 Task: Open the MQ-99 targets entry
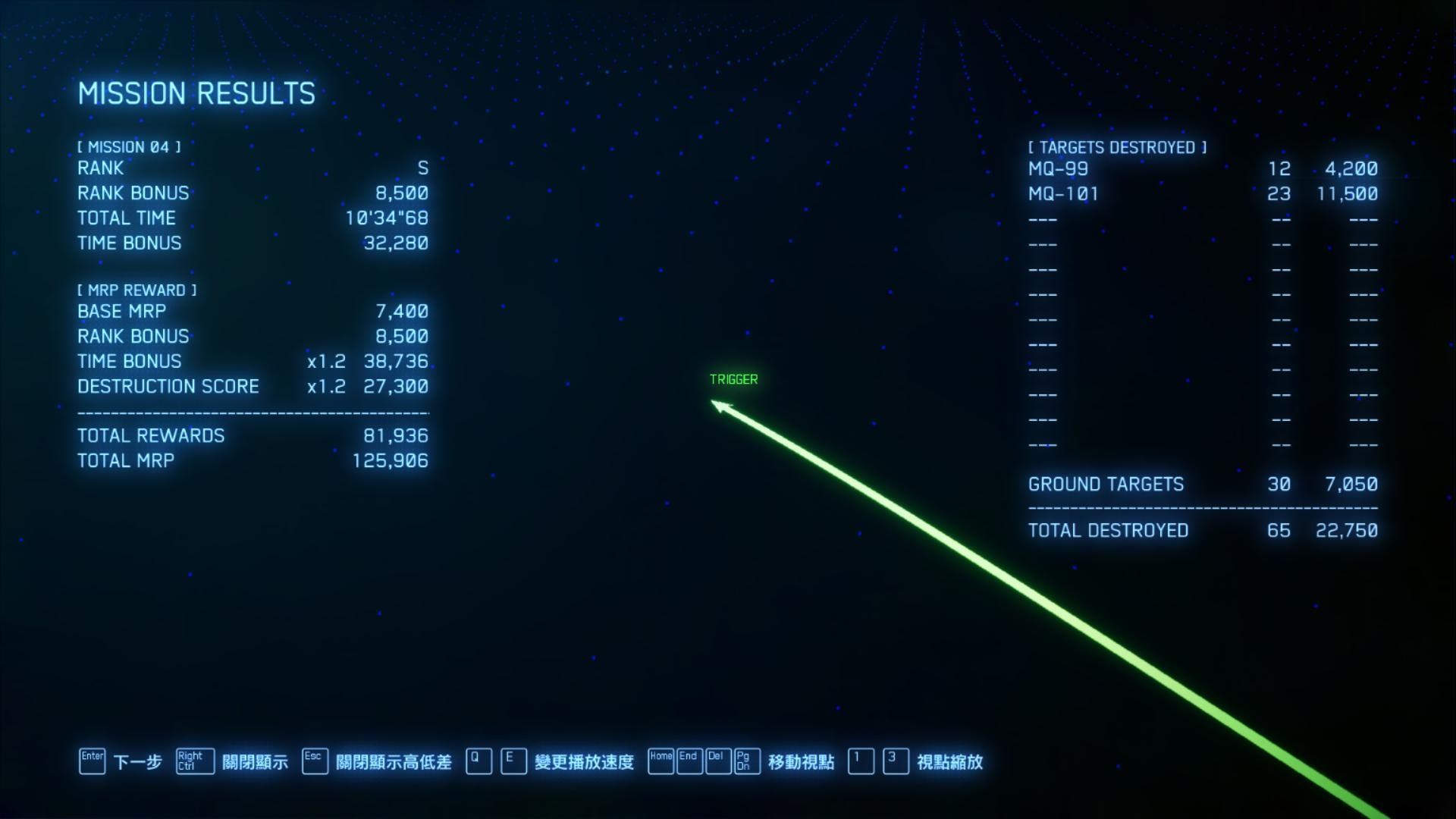pos(1059,168)
